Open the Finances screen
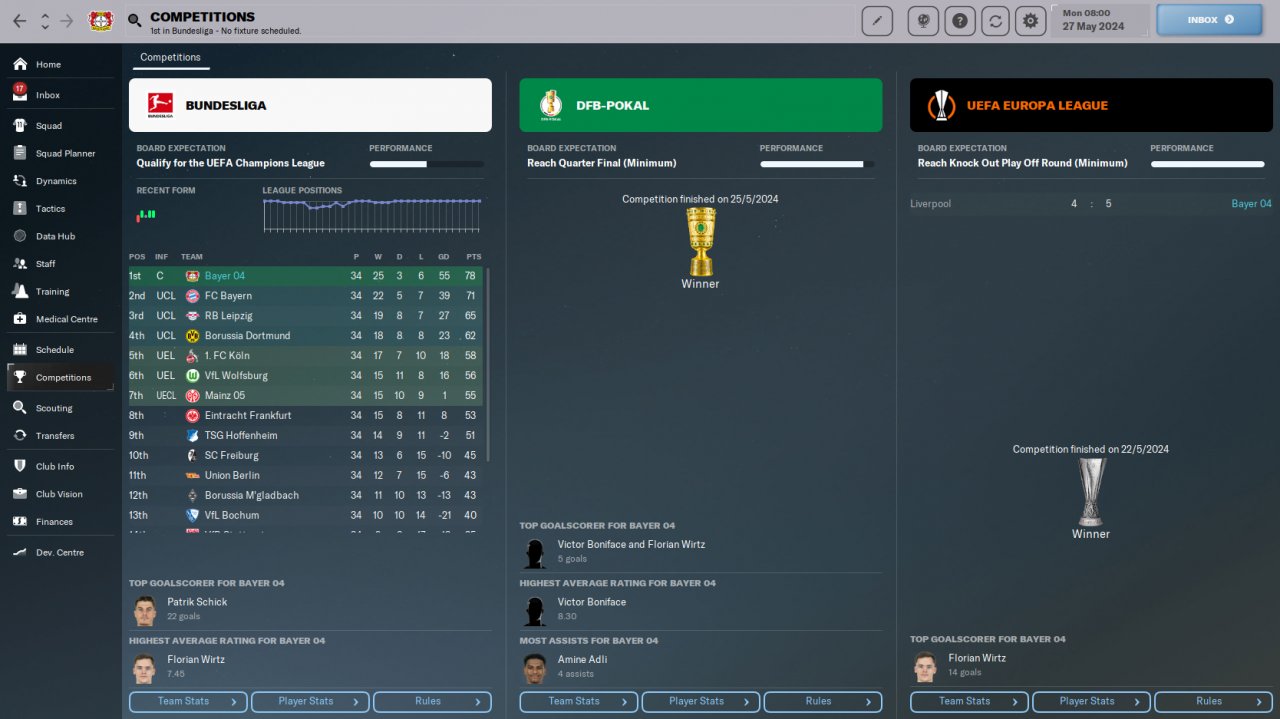This screenshot has width=1280, height=719. pyautogui.click(x=54, y=522)
